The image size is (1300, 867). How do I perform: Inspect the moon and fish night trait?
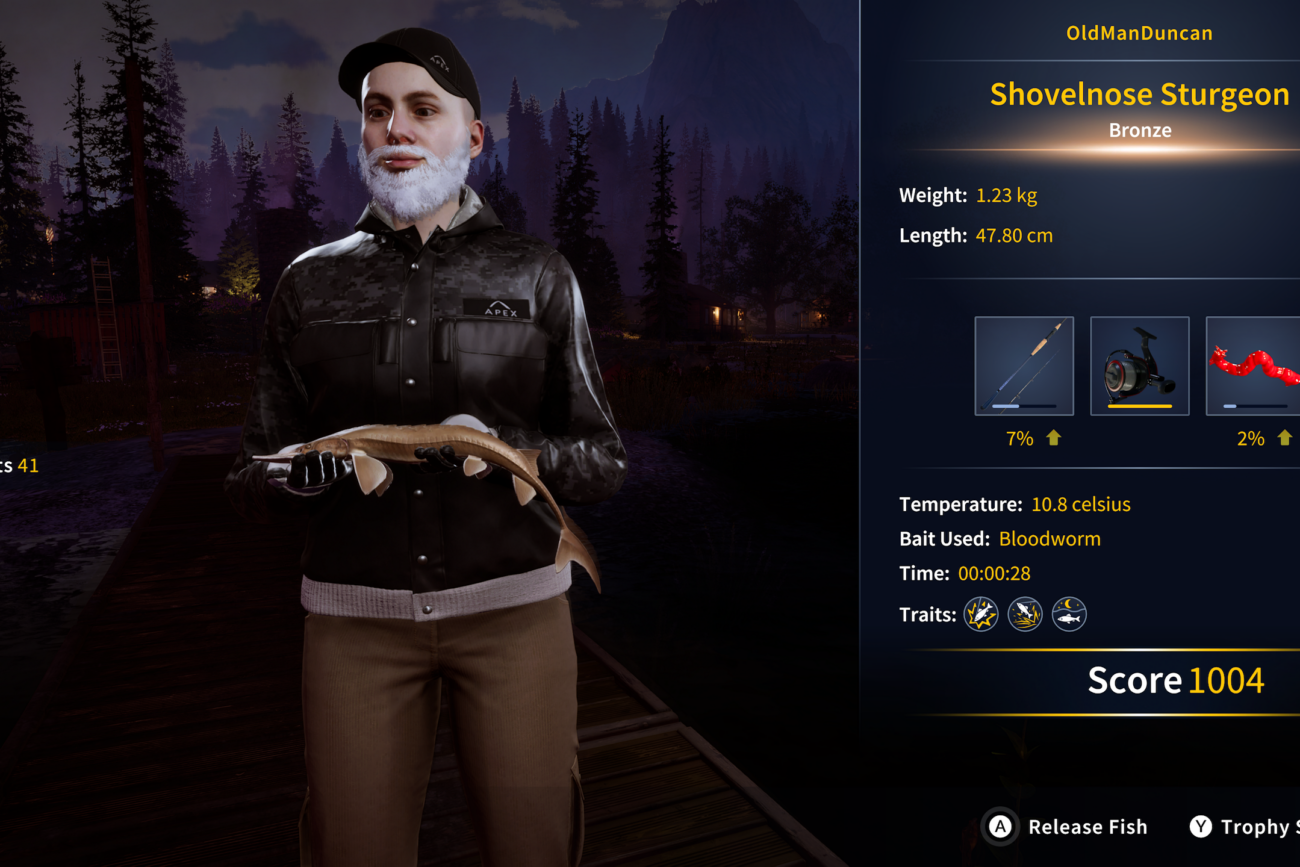(x=1069, y=614)
